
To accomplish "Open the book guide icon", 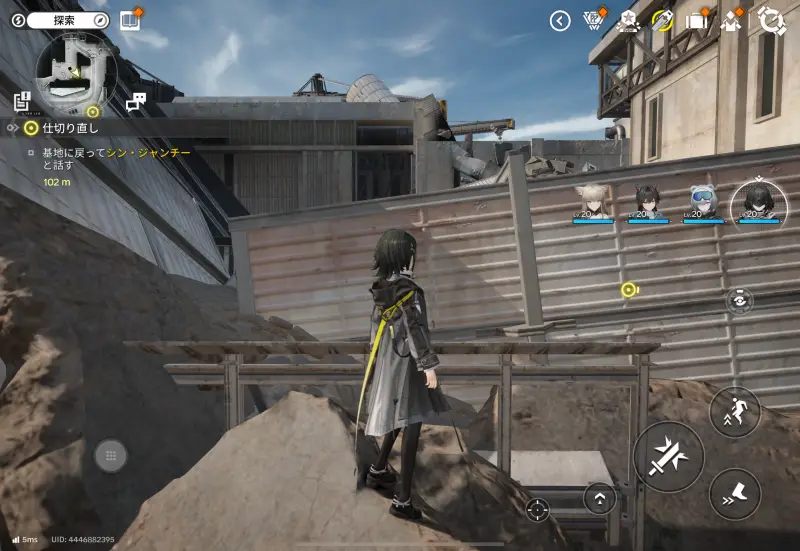I will (129, 20).
